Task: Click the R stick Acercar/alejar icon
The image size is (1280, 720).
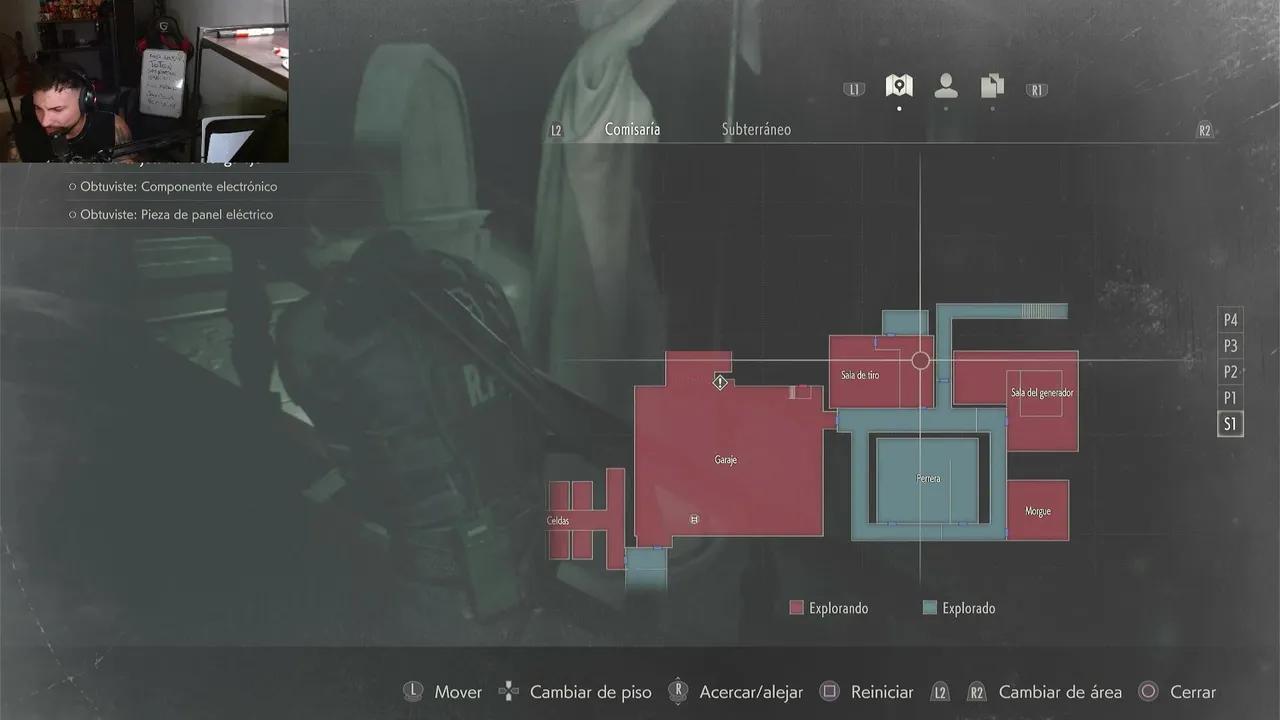Action: point(678,691)
